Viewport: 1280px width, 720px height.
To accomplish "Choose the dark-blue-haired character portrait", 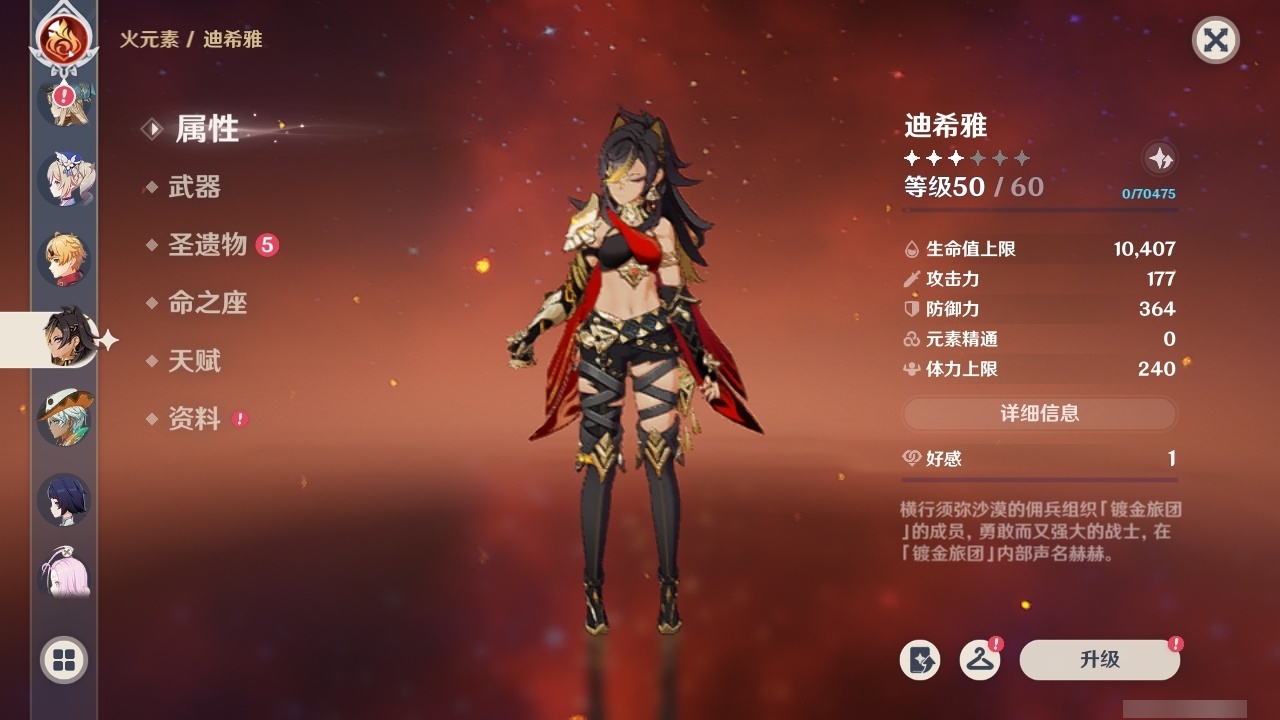I will 64,499.
